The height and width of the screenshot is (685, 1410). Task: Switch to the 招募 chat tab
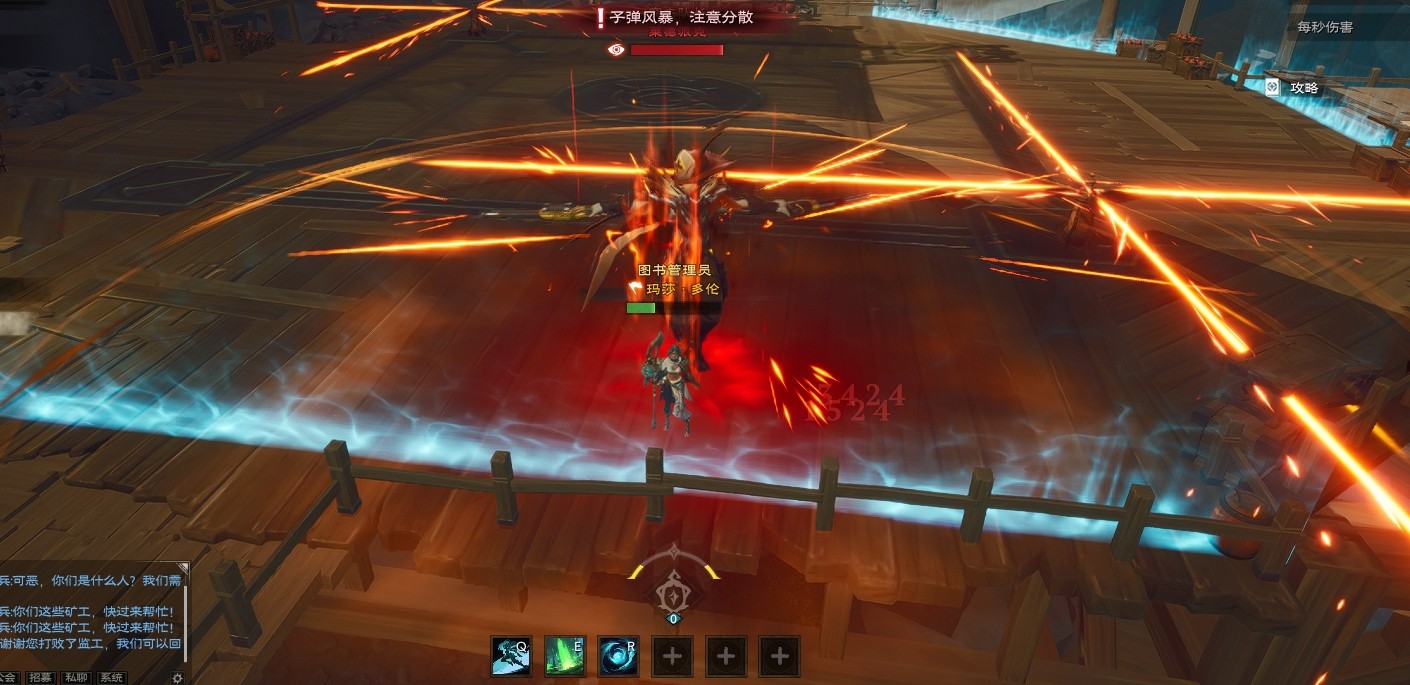point(41,677)
